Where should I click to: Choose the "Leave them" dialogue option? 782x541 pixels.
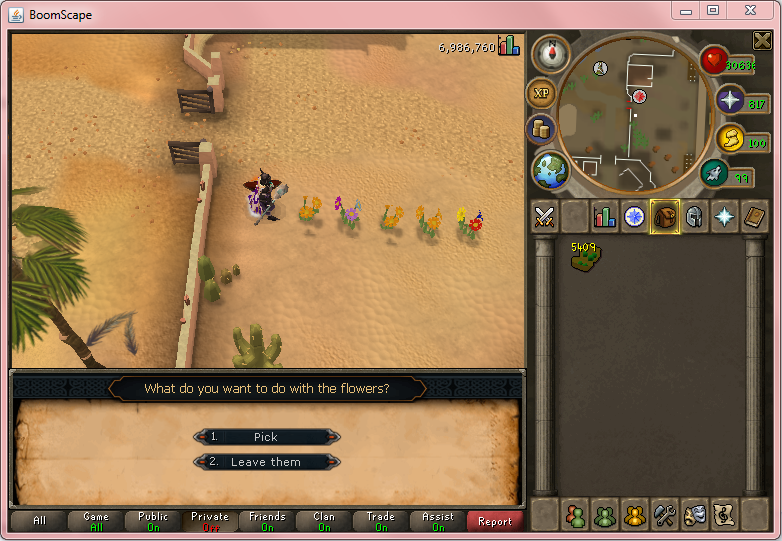266,462
